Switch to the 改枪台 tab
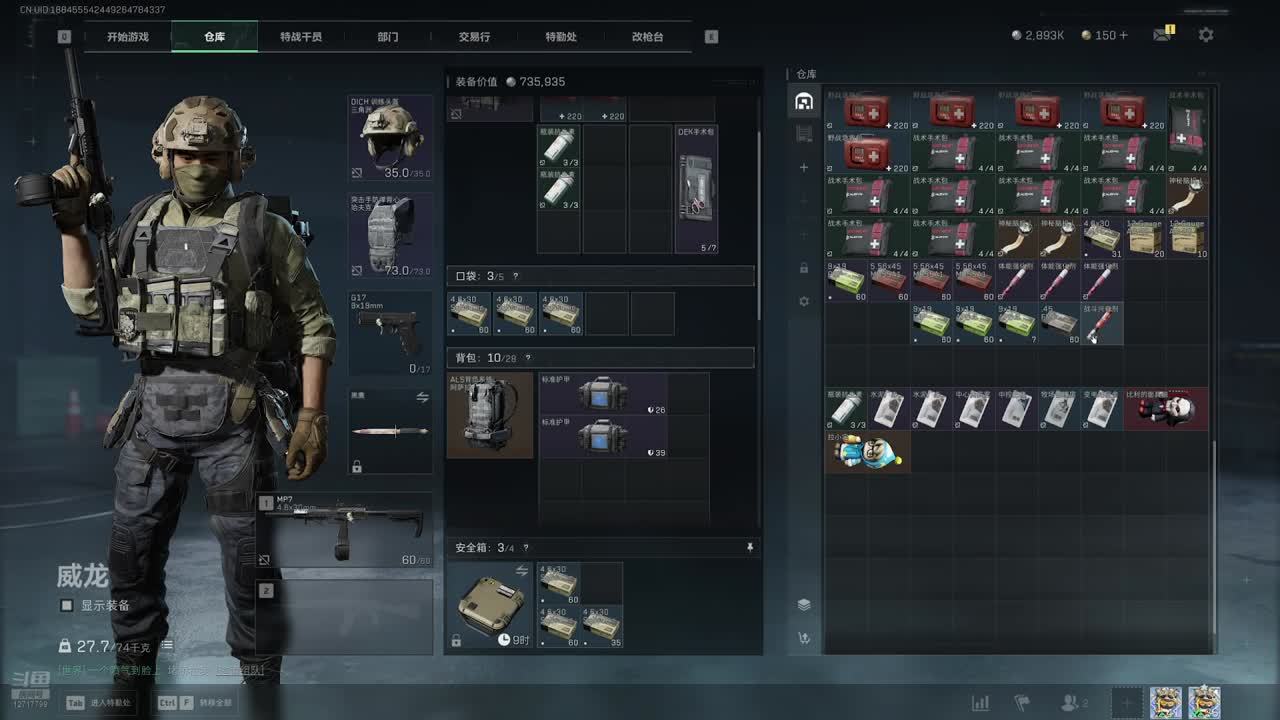This screenshot has width=1280, height=720. click(x=647, y=37)
